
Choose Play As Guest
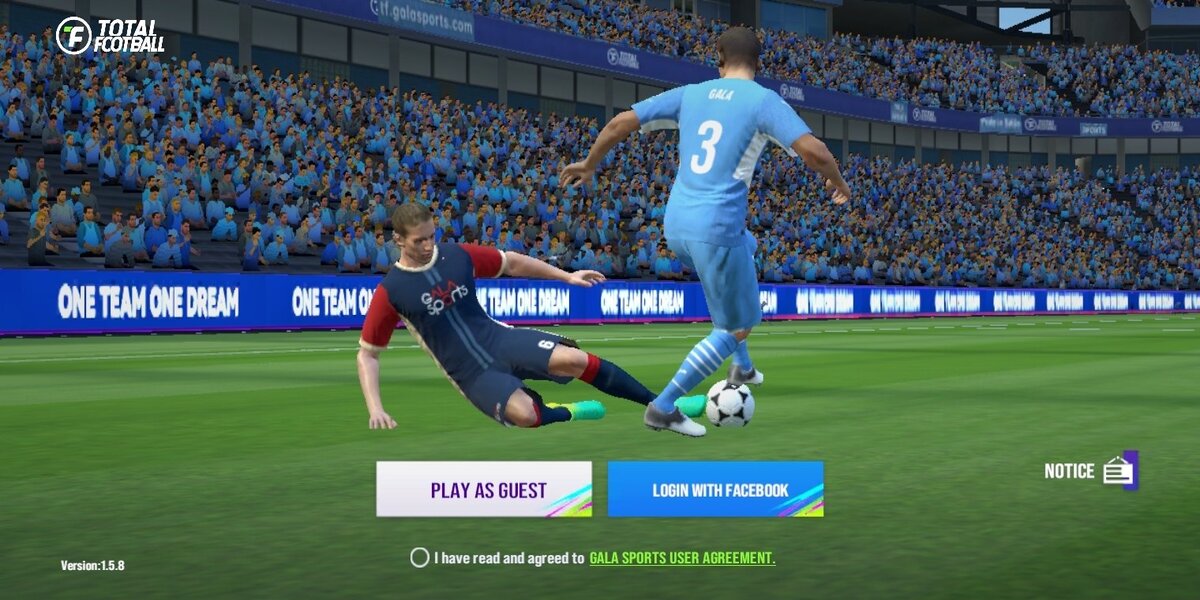click(484, 489)
